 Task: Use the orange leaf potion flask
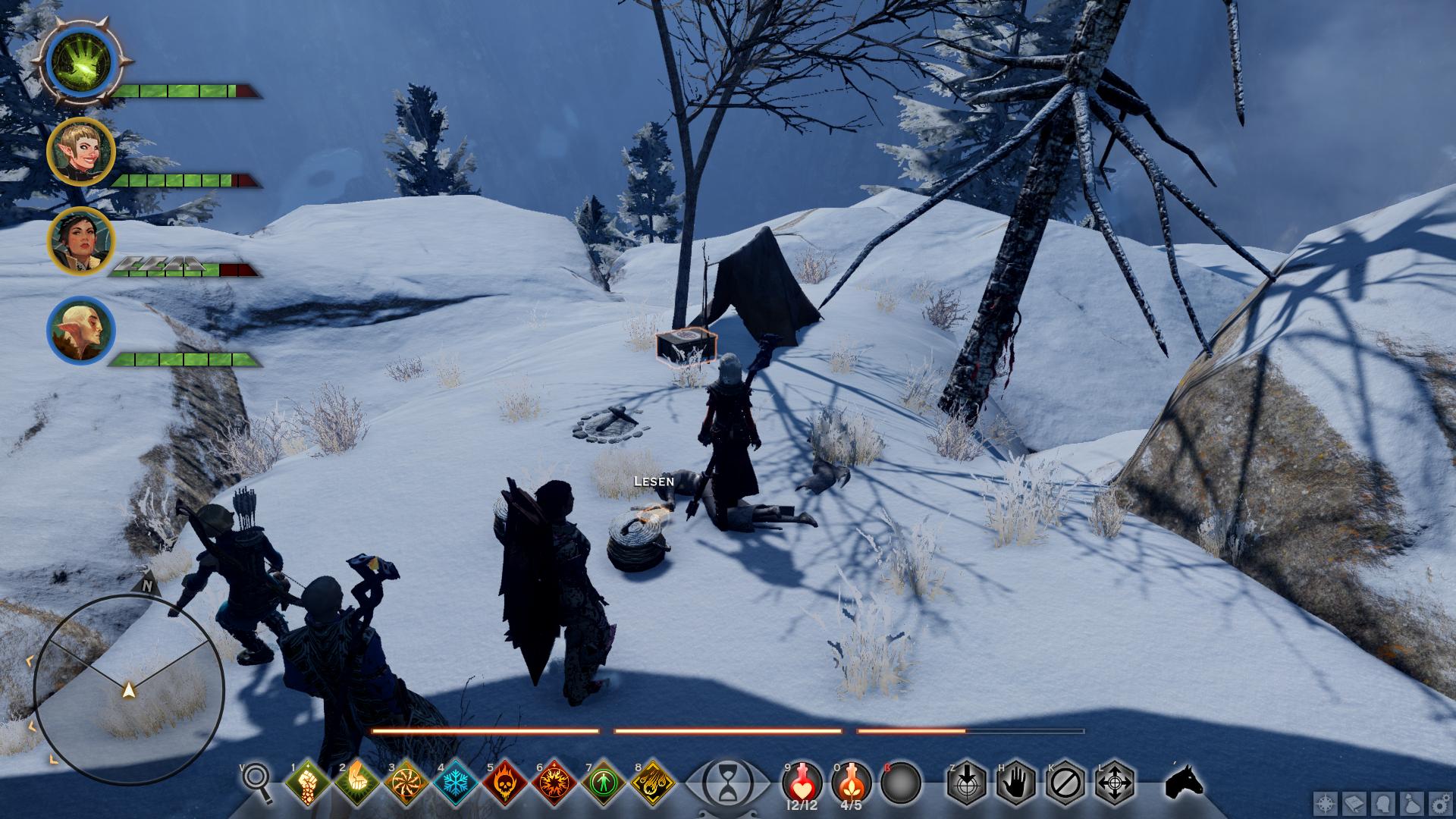pyautogui.click(x=851, y=781)
